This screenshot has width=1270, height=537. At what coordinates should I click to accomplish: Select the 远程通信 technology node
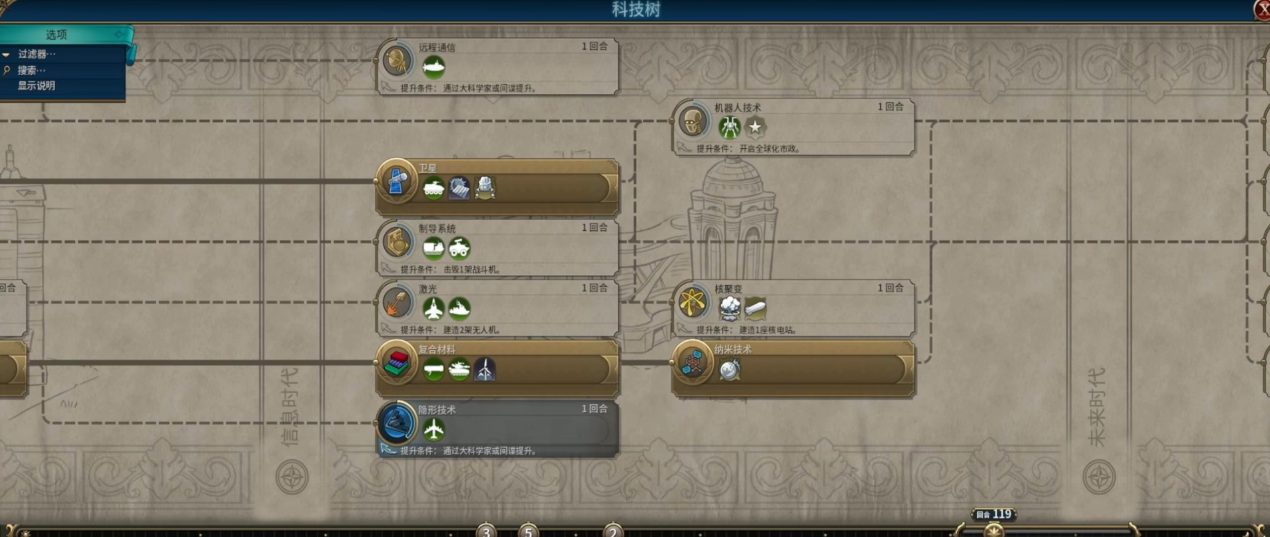click(497, 67)
